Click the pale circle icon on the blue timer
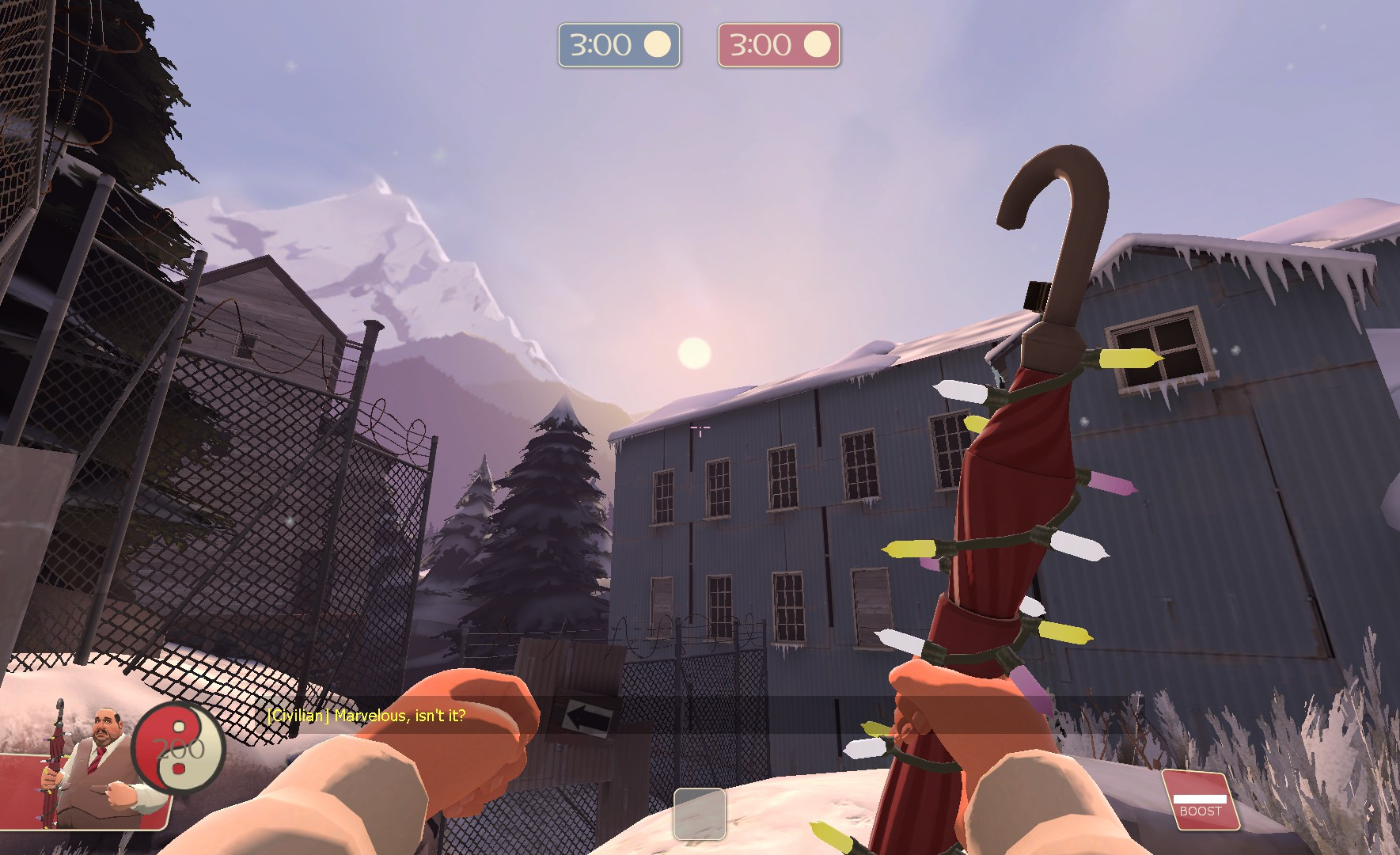The image size is (1400, 855). (x=657, y=45)
